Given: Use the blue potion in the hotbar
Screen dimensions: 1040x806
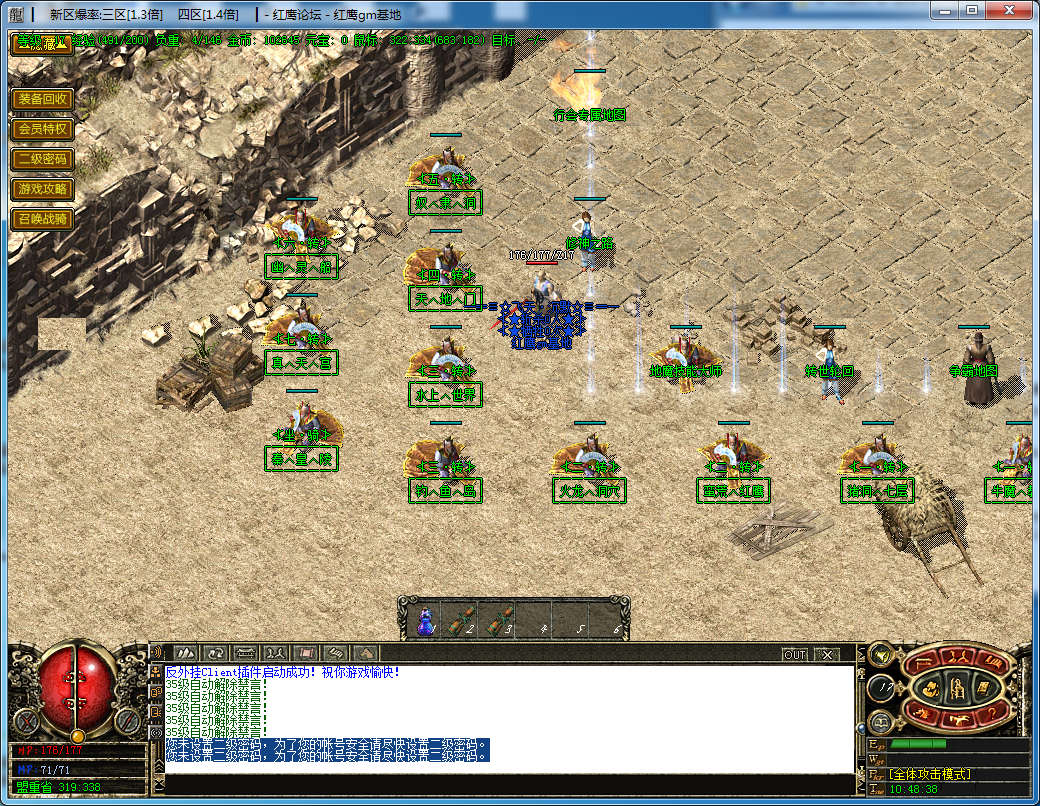Looking at the screenshot, I should (x=424, y=621).
